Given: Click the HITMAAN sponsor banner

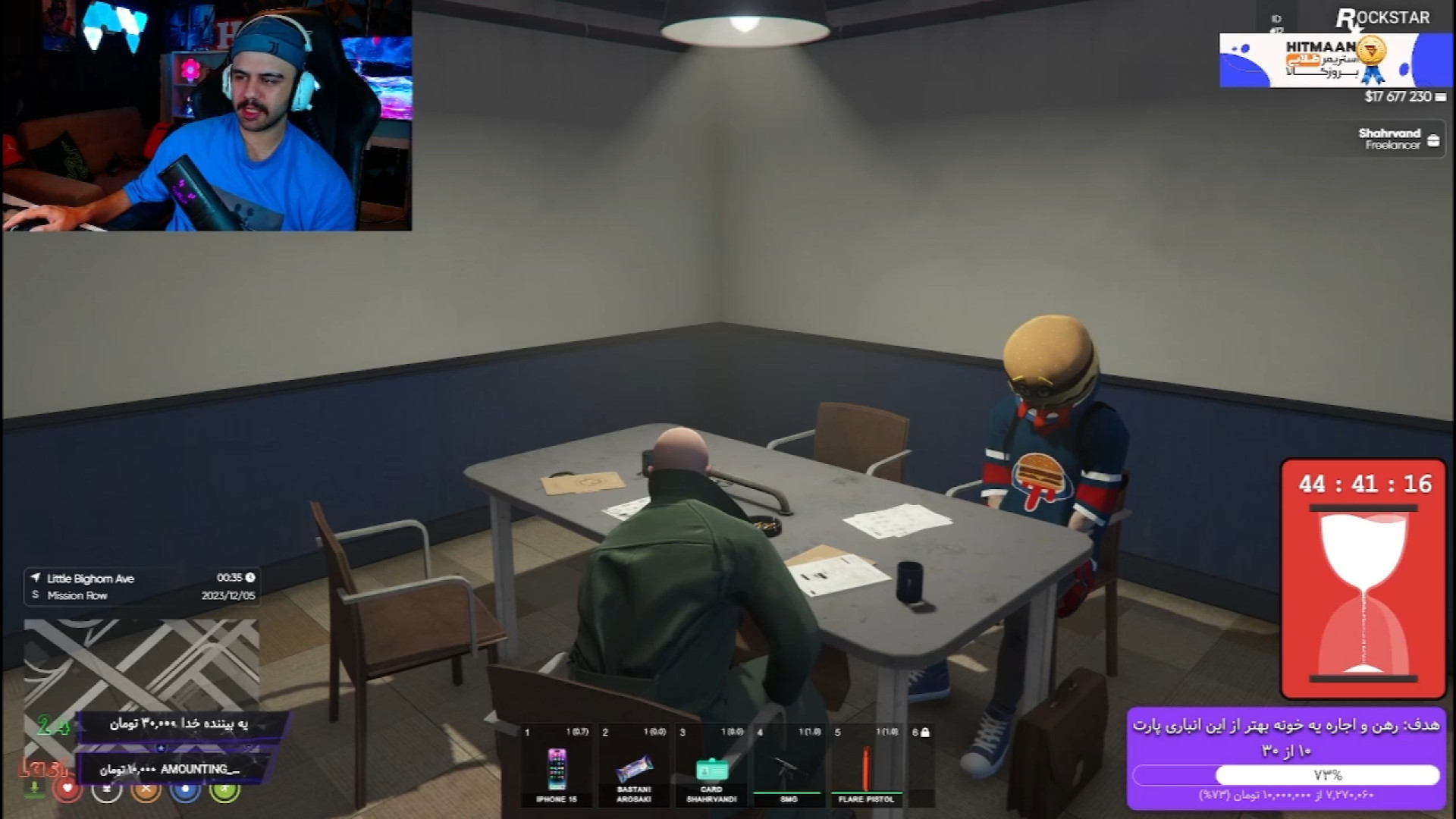Looking at the screenshot, I should tap(1335, 61).
